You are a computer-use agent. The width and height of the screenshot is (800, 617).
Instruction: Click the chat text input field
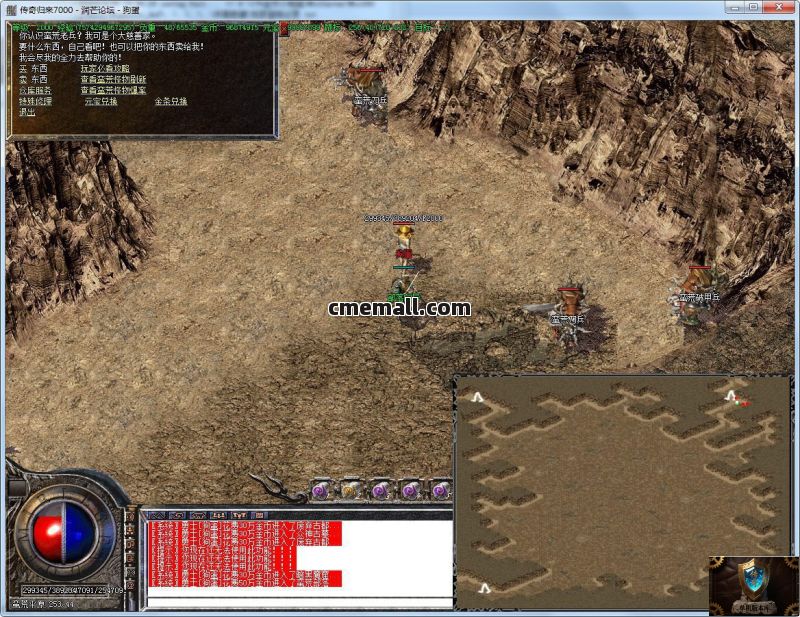click(x=298, y=601)
